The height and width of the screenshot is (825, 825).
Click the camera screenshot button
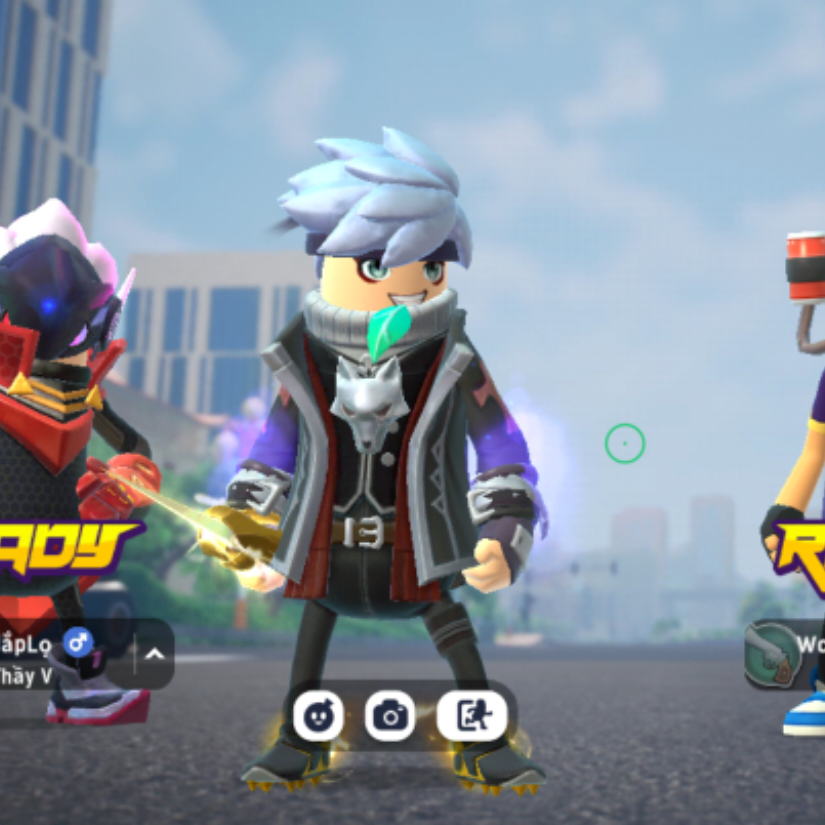pos(390,715)
